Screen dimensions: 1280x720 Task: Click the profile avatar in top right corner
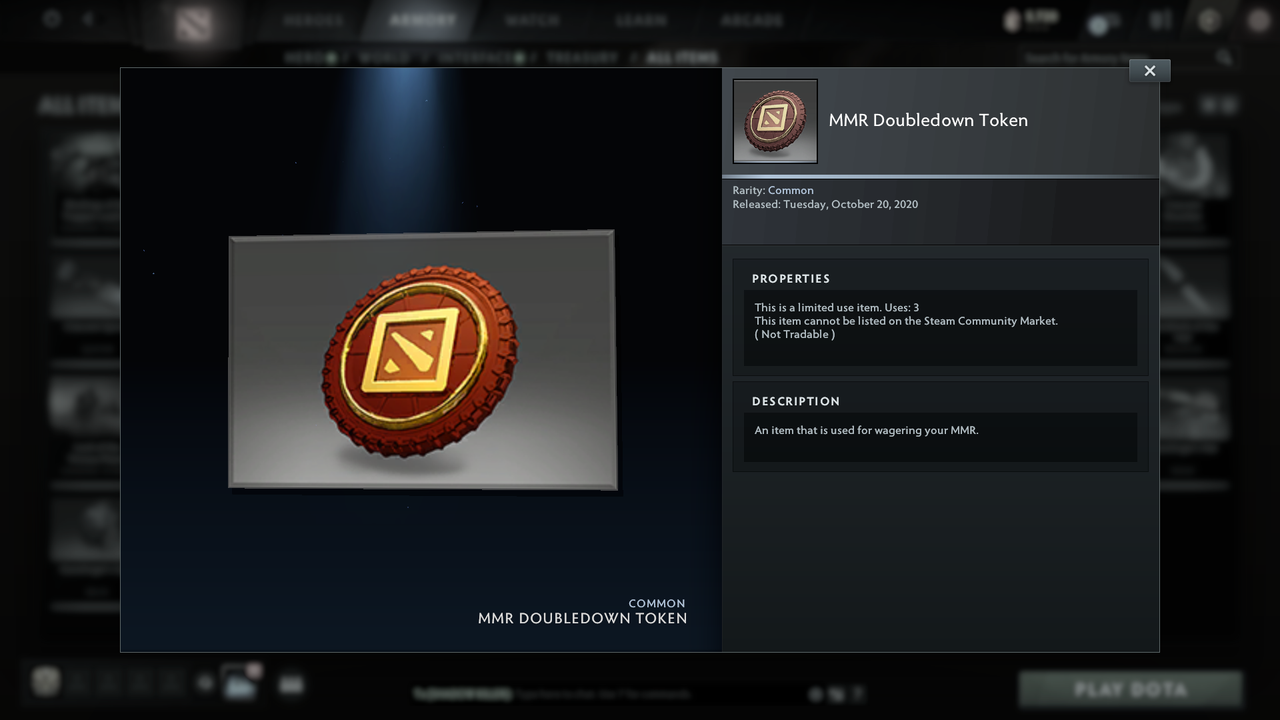(1258, 20)
